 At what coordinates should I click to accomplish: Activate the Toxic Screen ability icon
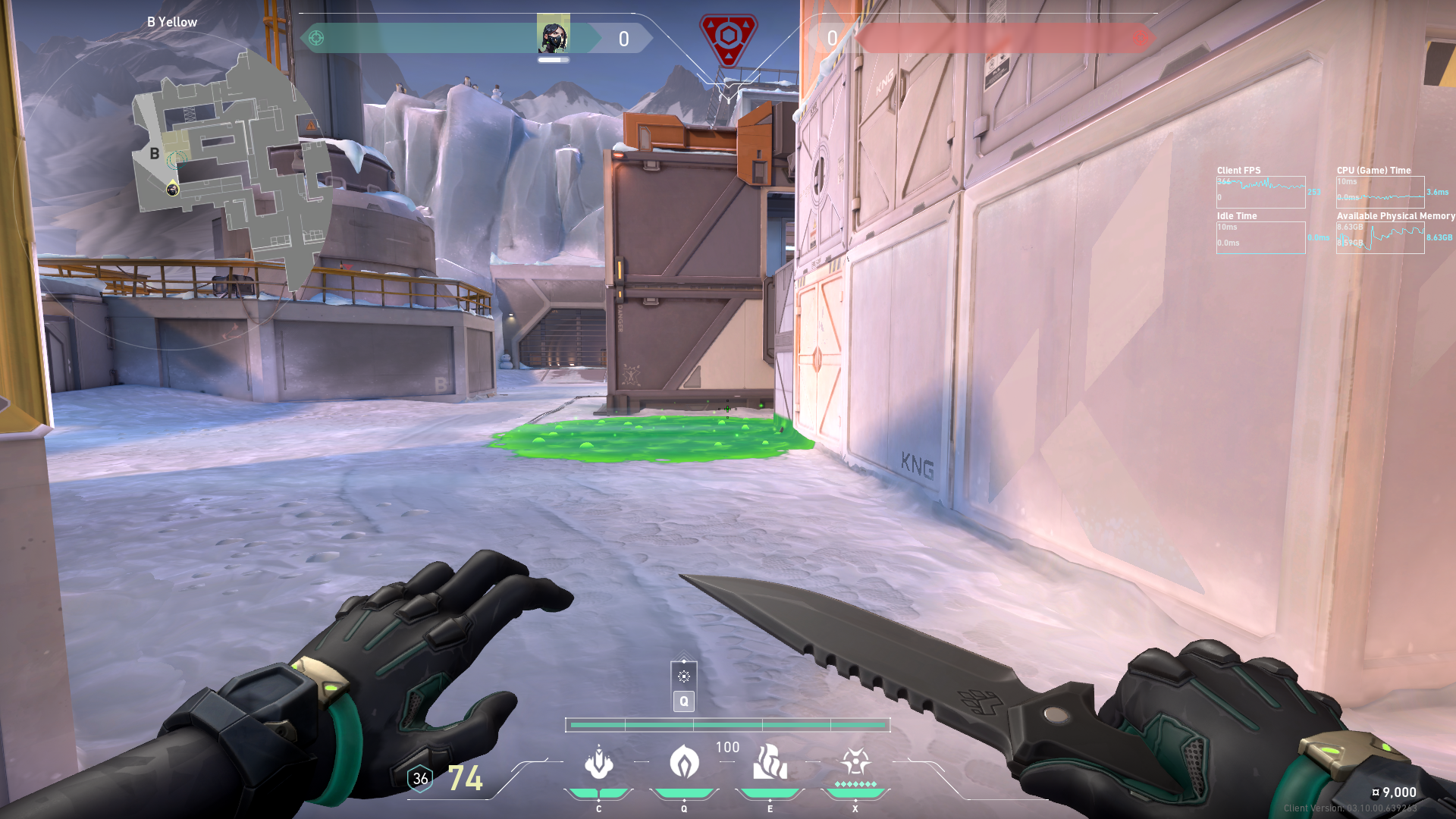[x=770, y=763]
